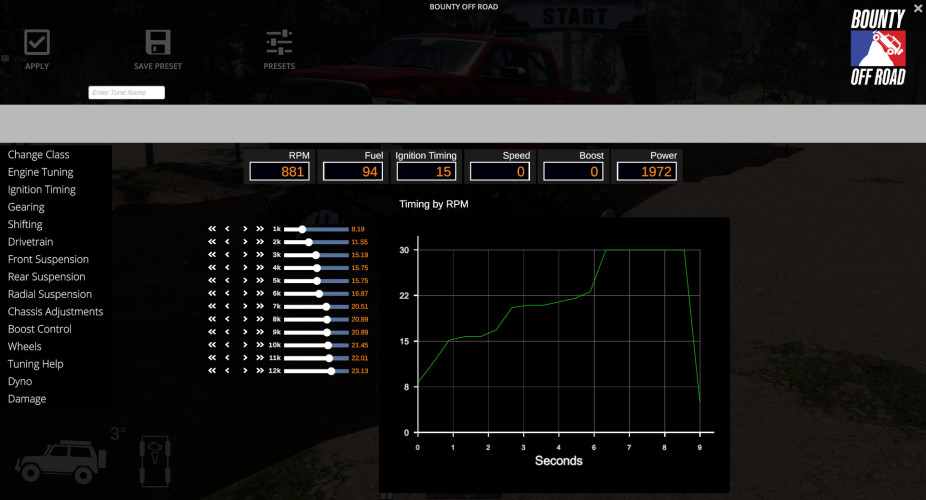This screenshot has width=926, height=500.
Task: Open the Gearing settings
Action: [x=26, y=207]
